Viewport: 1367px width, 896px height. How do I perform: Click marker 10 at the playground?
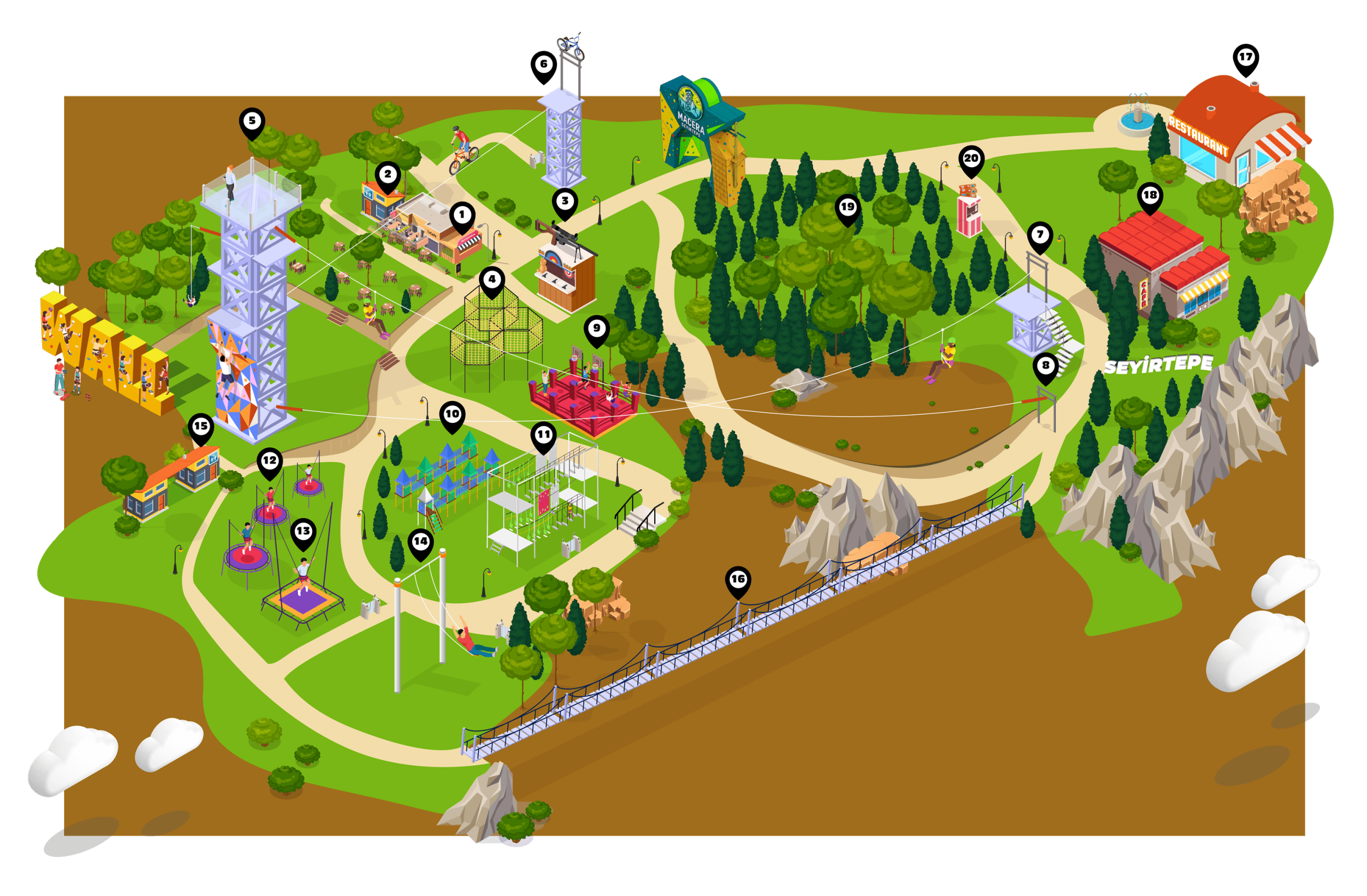click(x=452, y=415)
